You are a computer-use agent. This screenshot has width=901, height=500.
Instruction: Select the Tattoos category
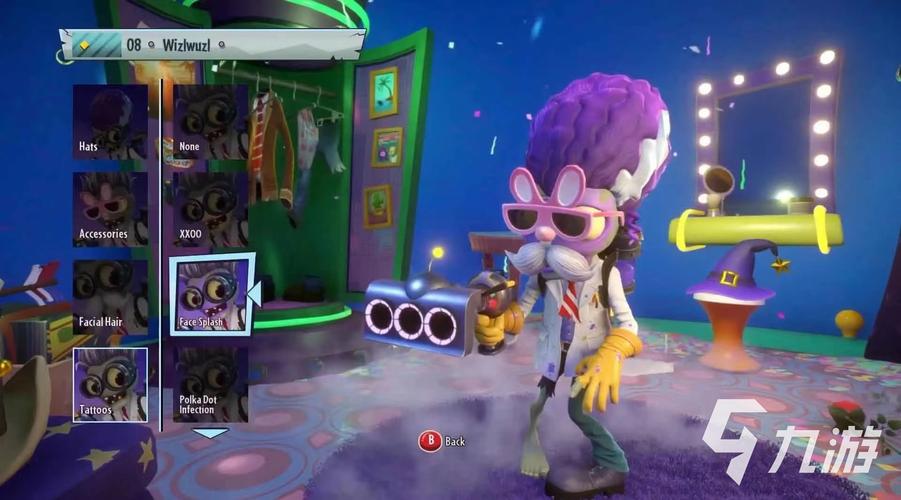(110, 384)
